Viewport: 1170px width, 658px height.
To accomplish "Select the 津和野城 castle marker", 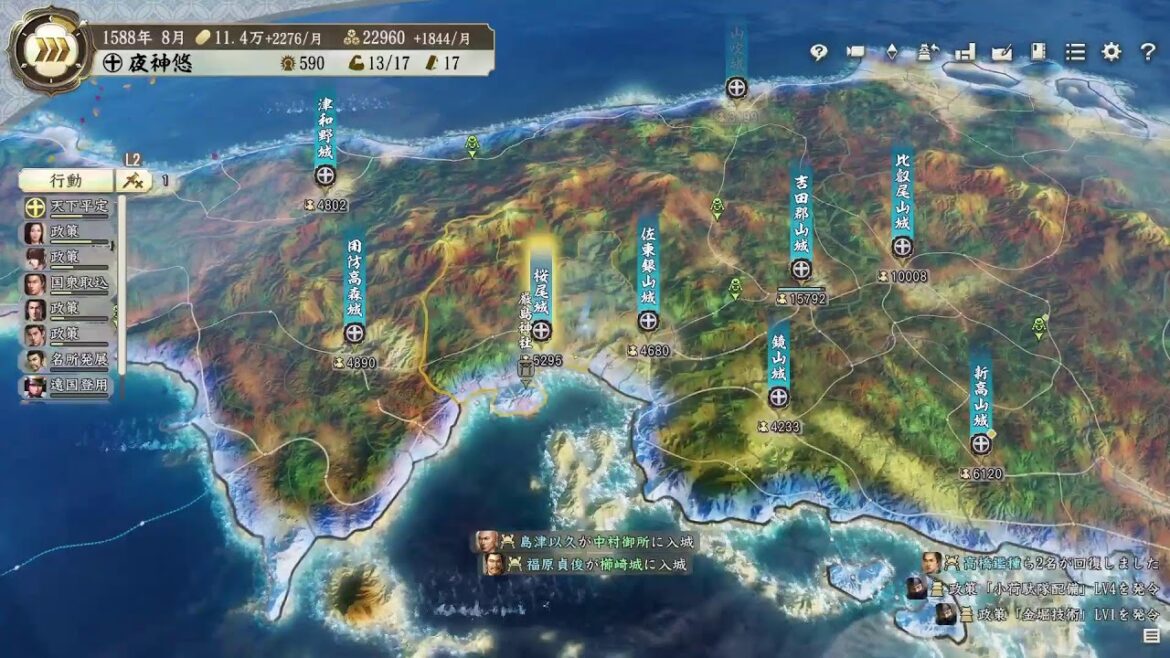I will point(325,176).
